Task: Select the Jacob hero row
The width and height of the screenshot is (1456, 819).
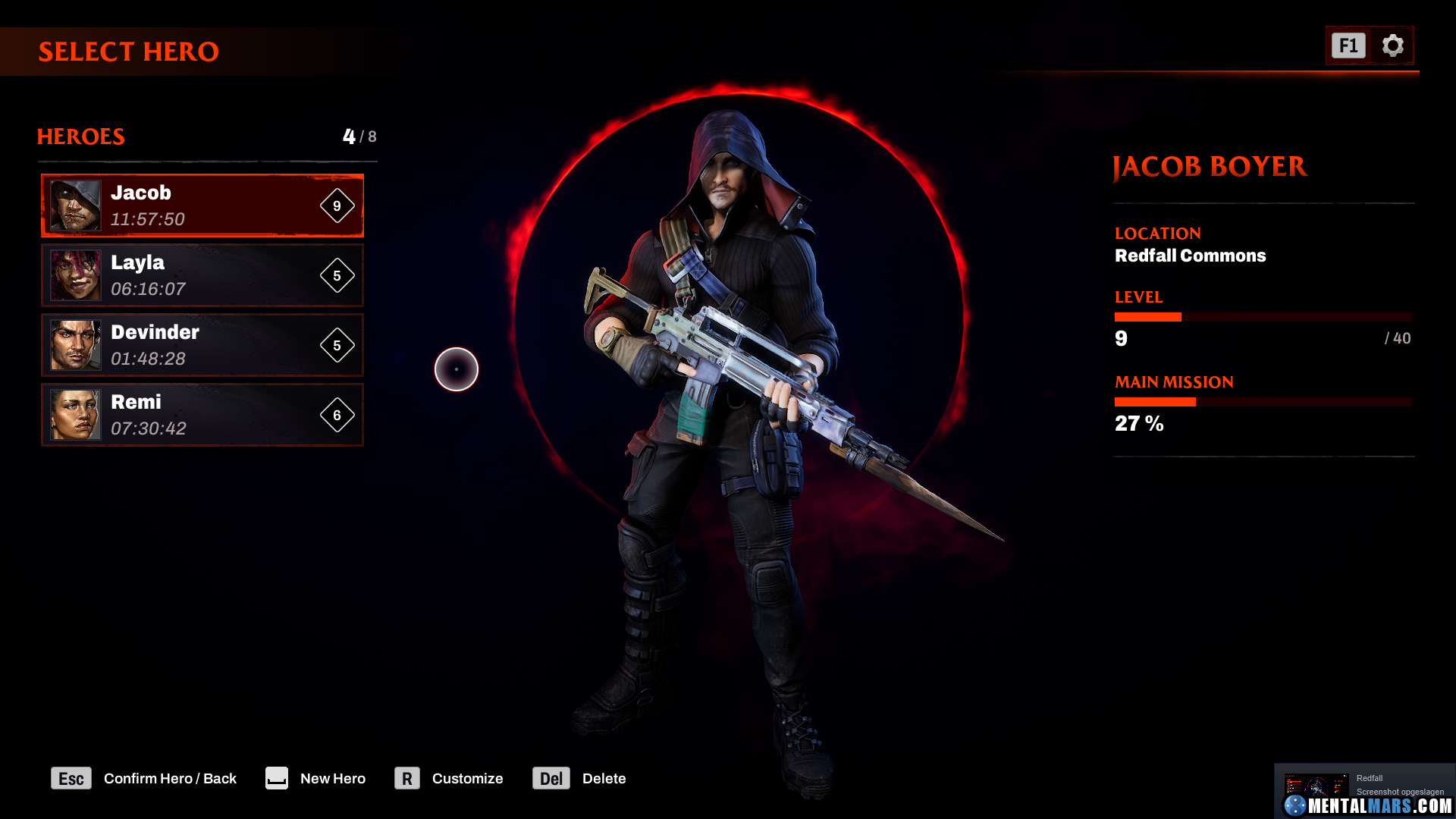Action: (202, 206)
